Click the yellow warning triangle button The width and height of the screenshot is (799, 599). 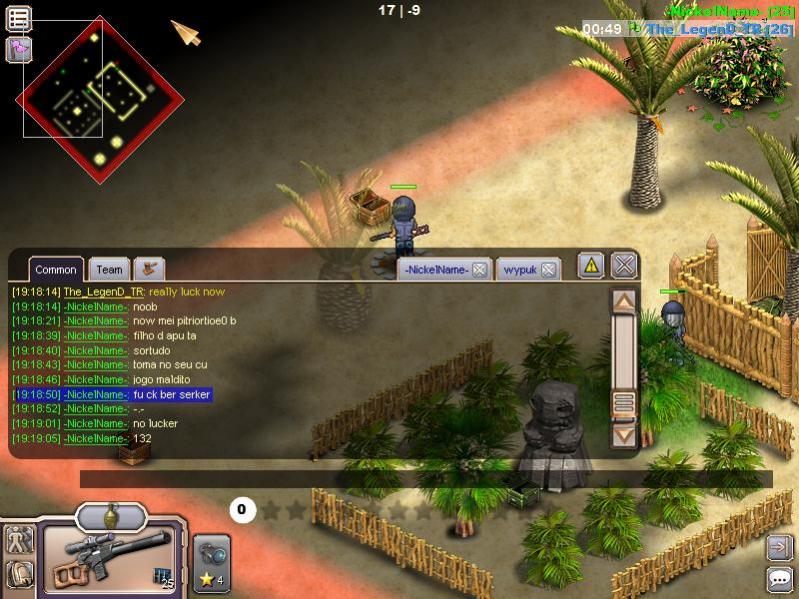point(591,265)
